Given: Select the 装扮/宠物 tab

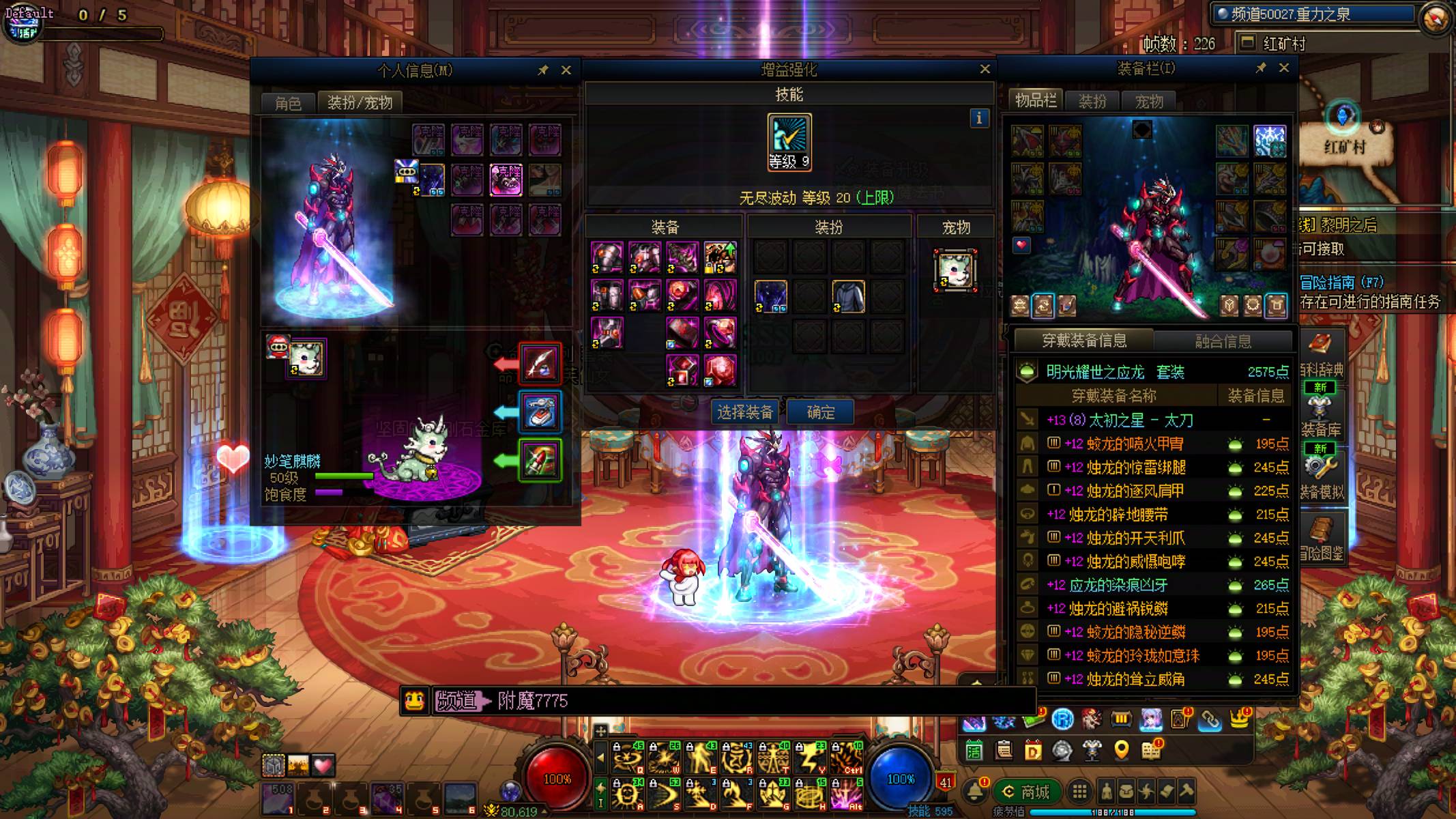Looking at the screenshot, I should (x=360, y=102).
